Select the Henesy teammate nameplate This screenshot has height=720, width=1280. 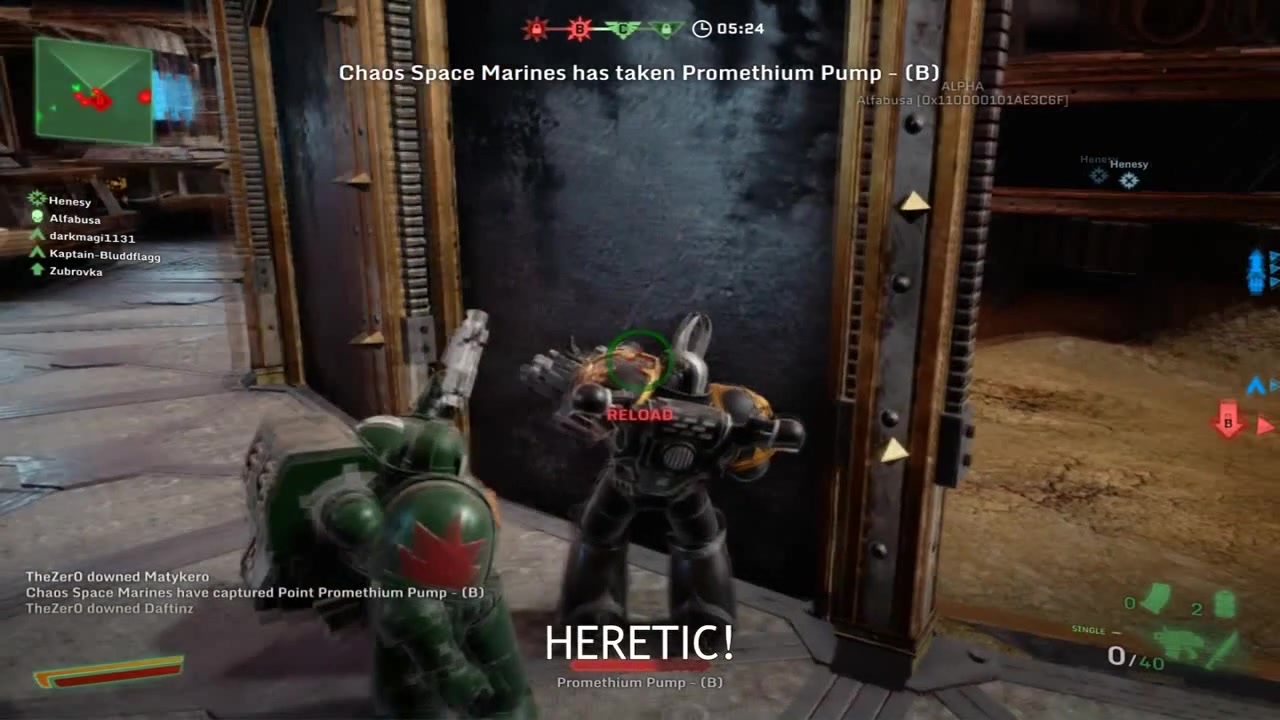[1128, 163]
